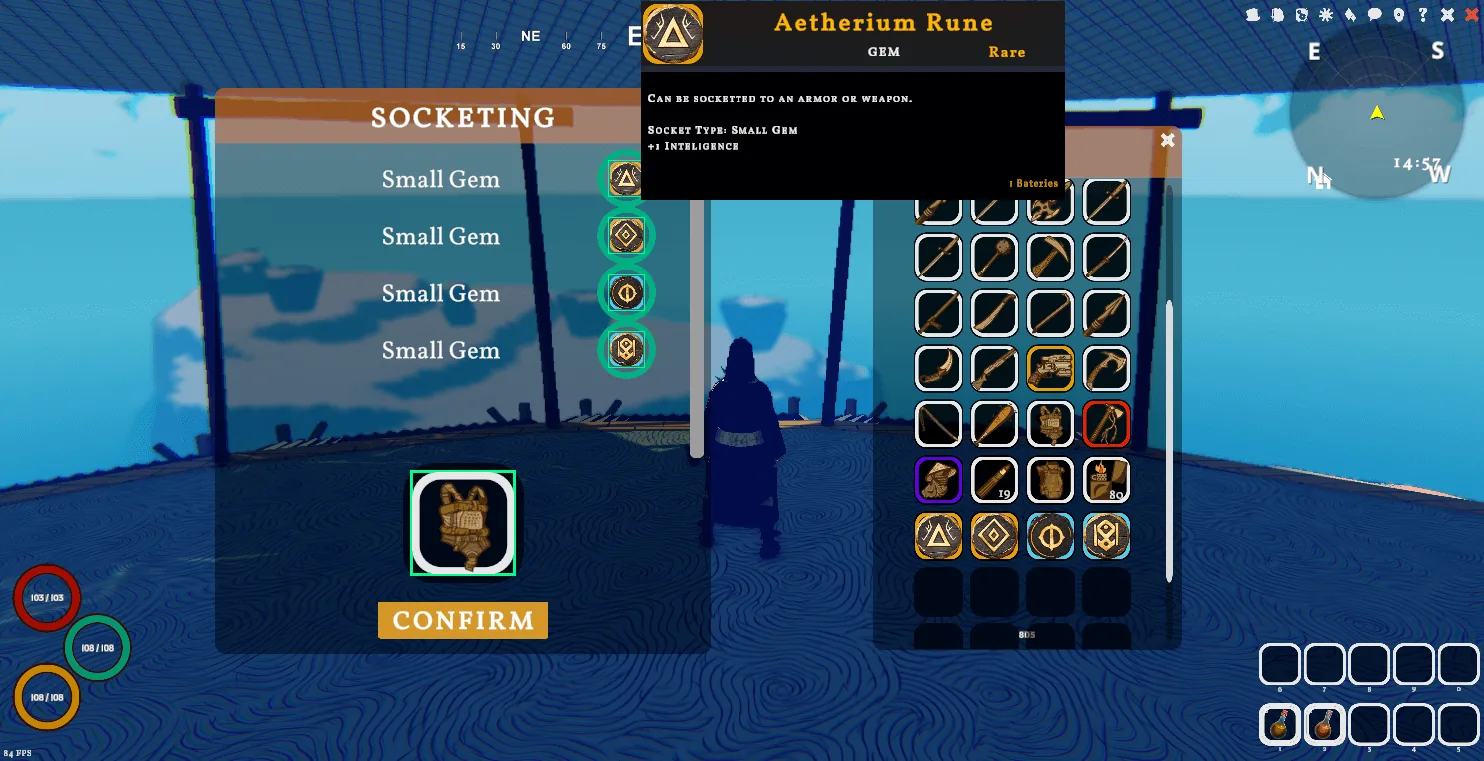Image resolution: width=1484 pixels, height=761 pixels.
Task: Open the chat speech bubble icon
Action: coord(1375,15)
